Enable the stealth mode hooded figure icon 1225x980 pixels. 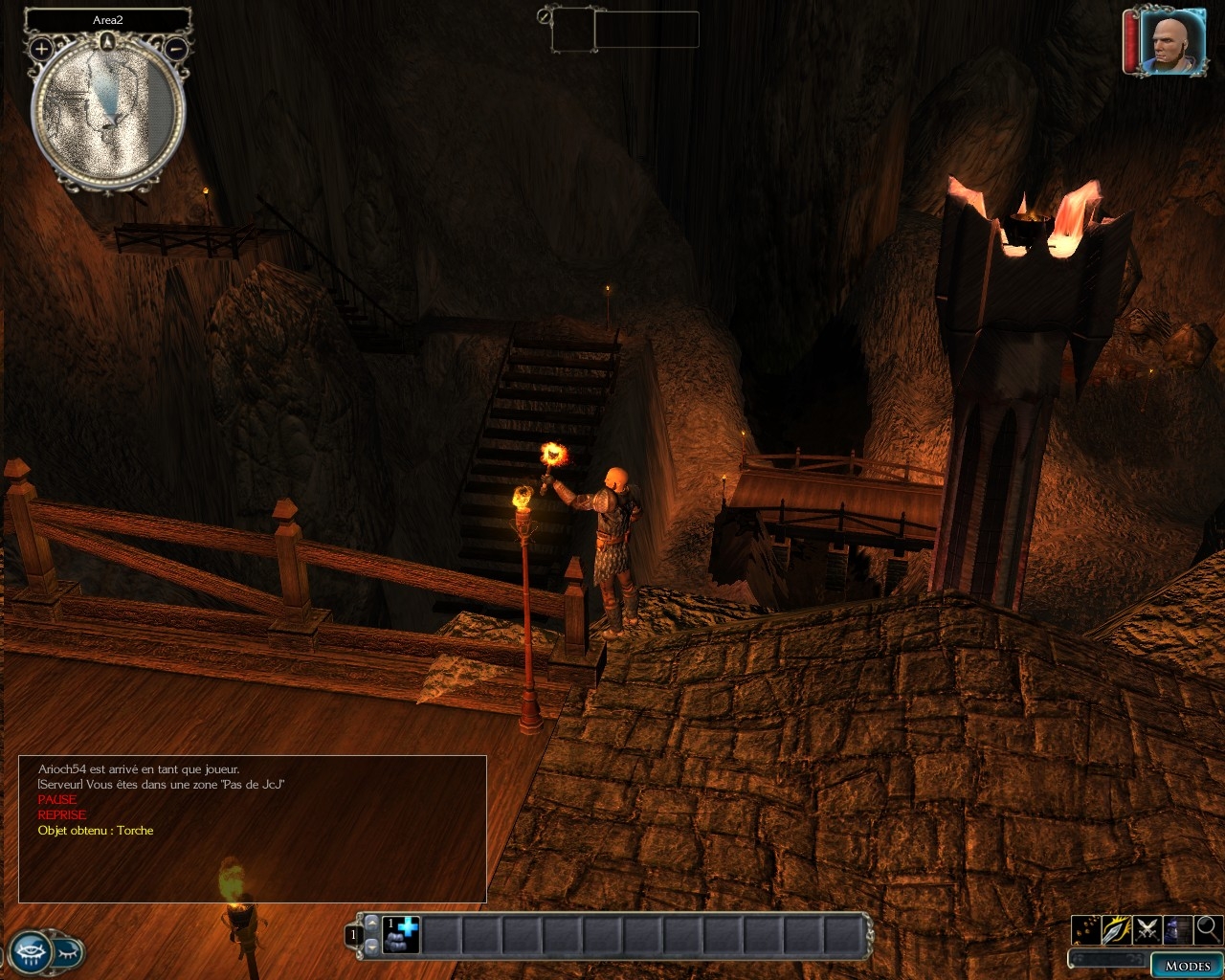point(1177,928)
